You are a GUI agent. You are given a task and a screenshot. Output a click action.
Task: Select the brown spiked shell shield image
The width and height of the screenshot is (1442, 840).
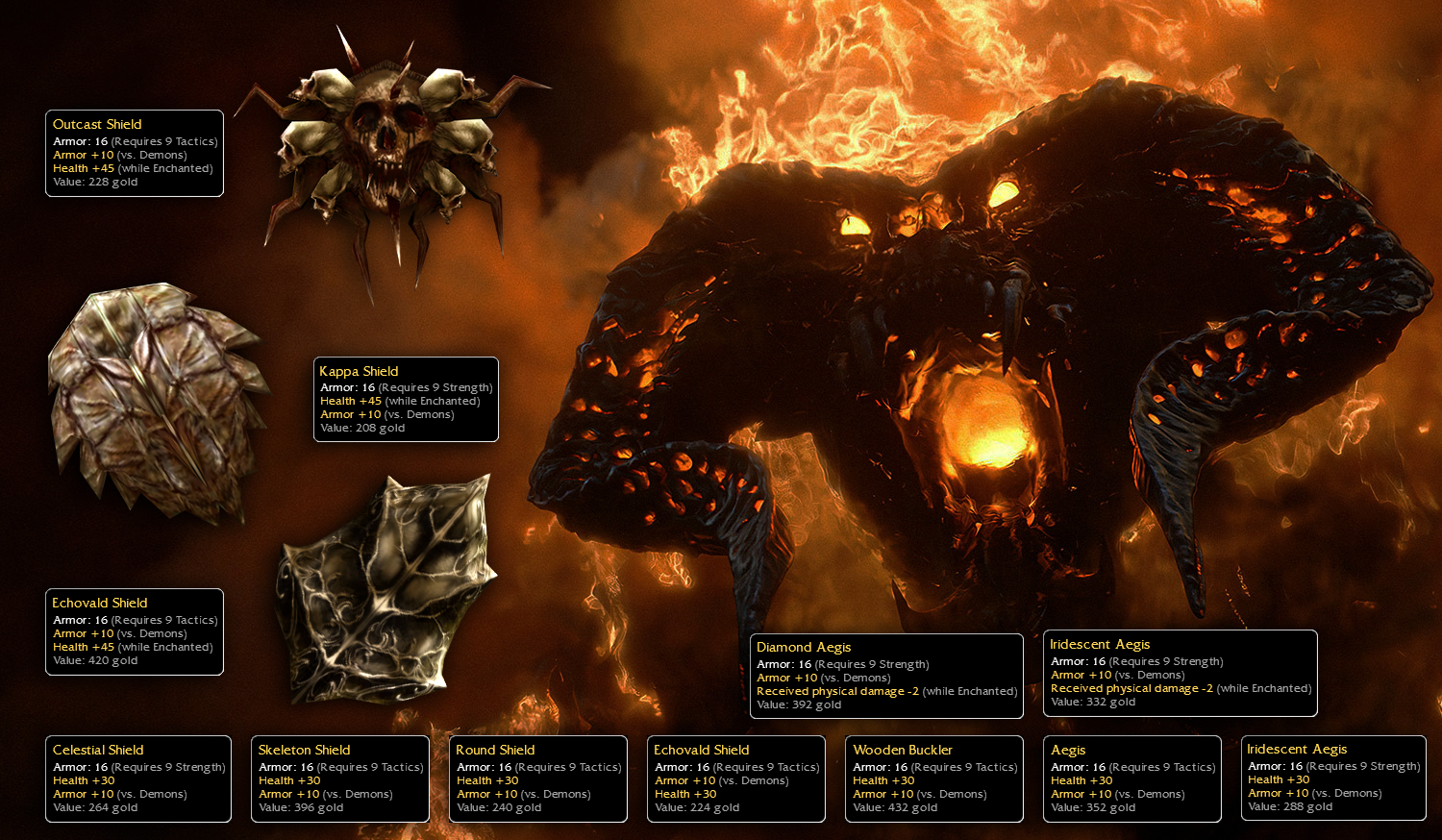[x=156, y=399]
